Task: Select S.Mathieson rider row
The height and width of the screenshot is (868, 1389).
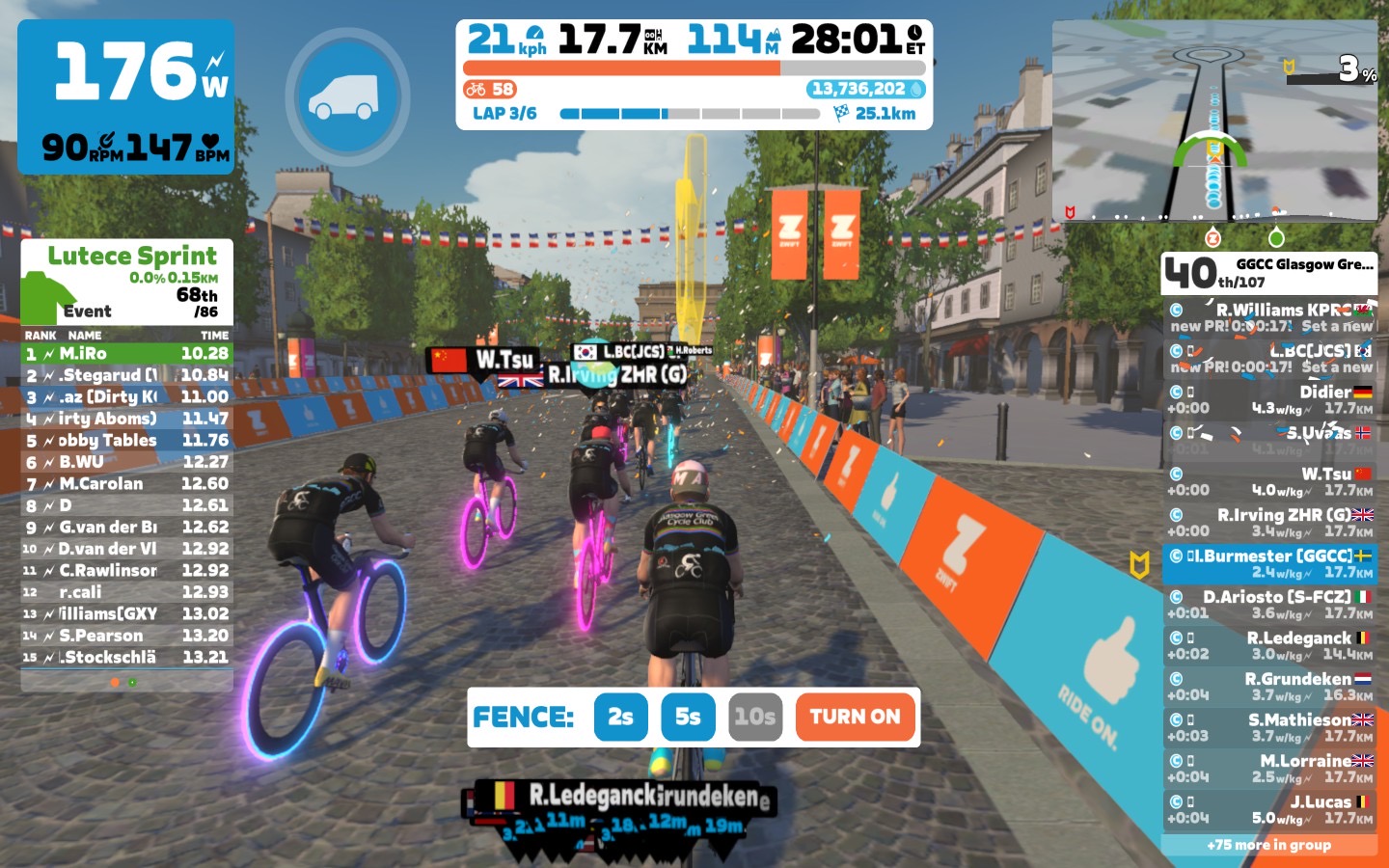Action: tap(1269, 727)
